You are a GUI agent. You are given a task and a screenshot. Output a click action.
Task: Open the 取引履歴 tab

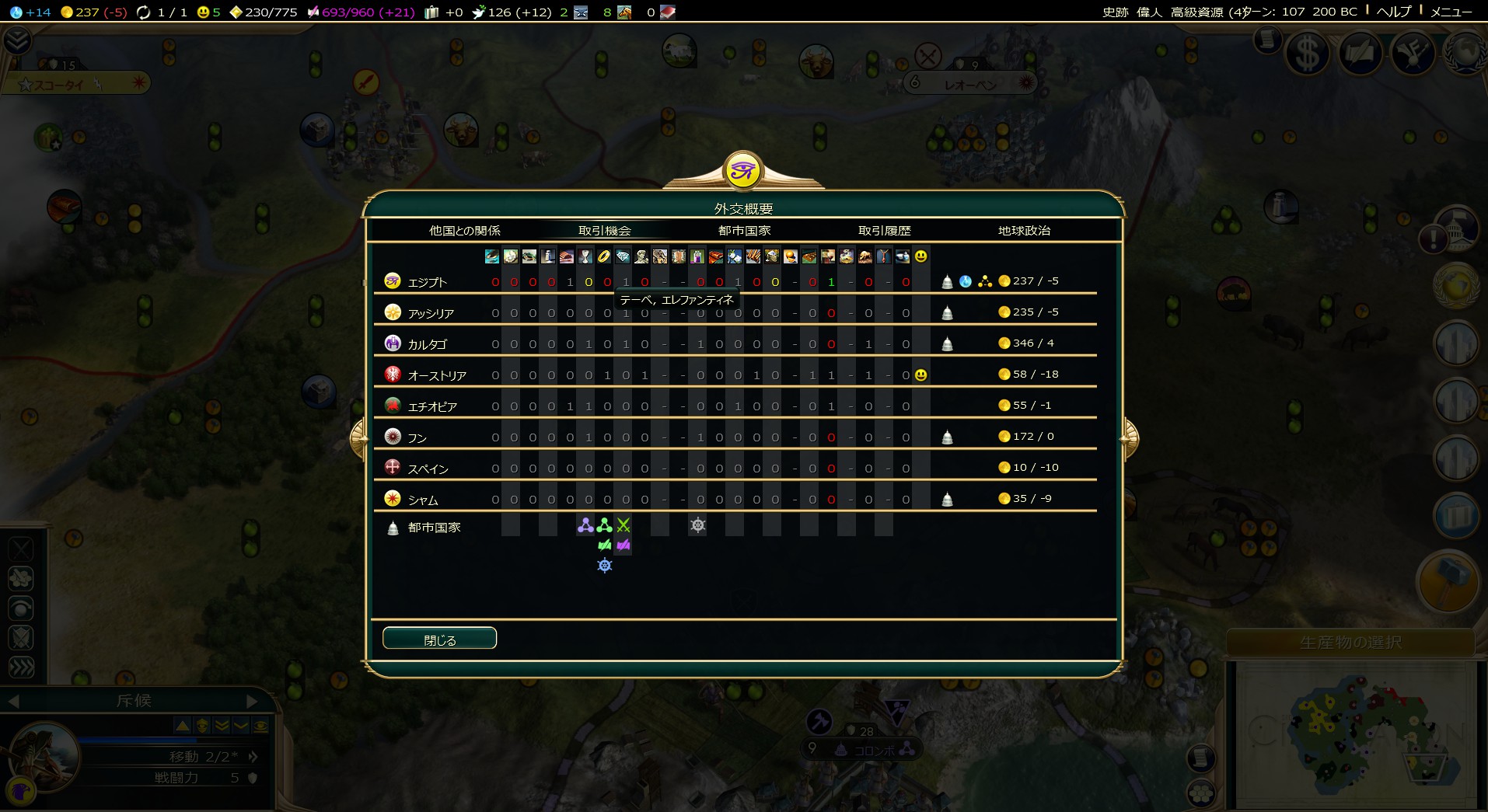tap(884, 231)
